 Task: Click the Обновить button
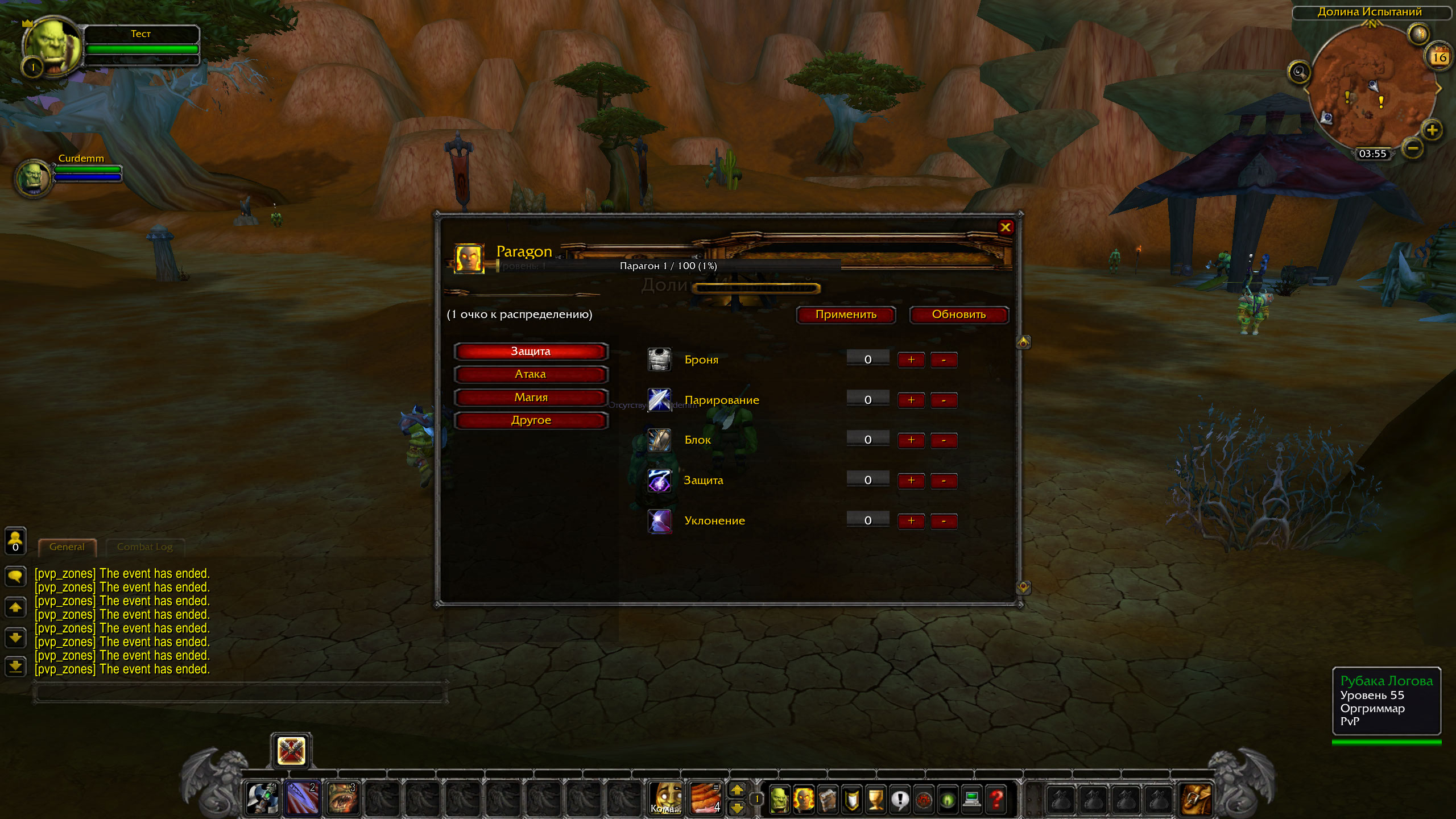958,315
